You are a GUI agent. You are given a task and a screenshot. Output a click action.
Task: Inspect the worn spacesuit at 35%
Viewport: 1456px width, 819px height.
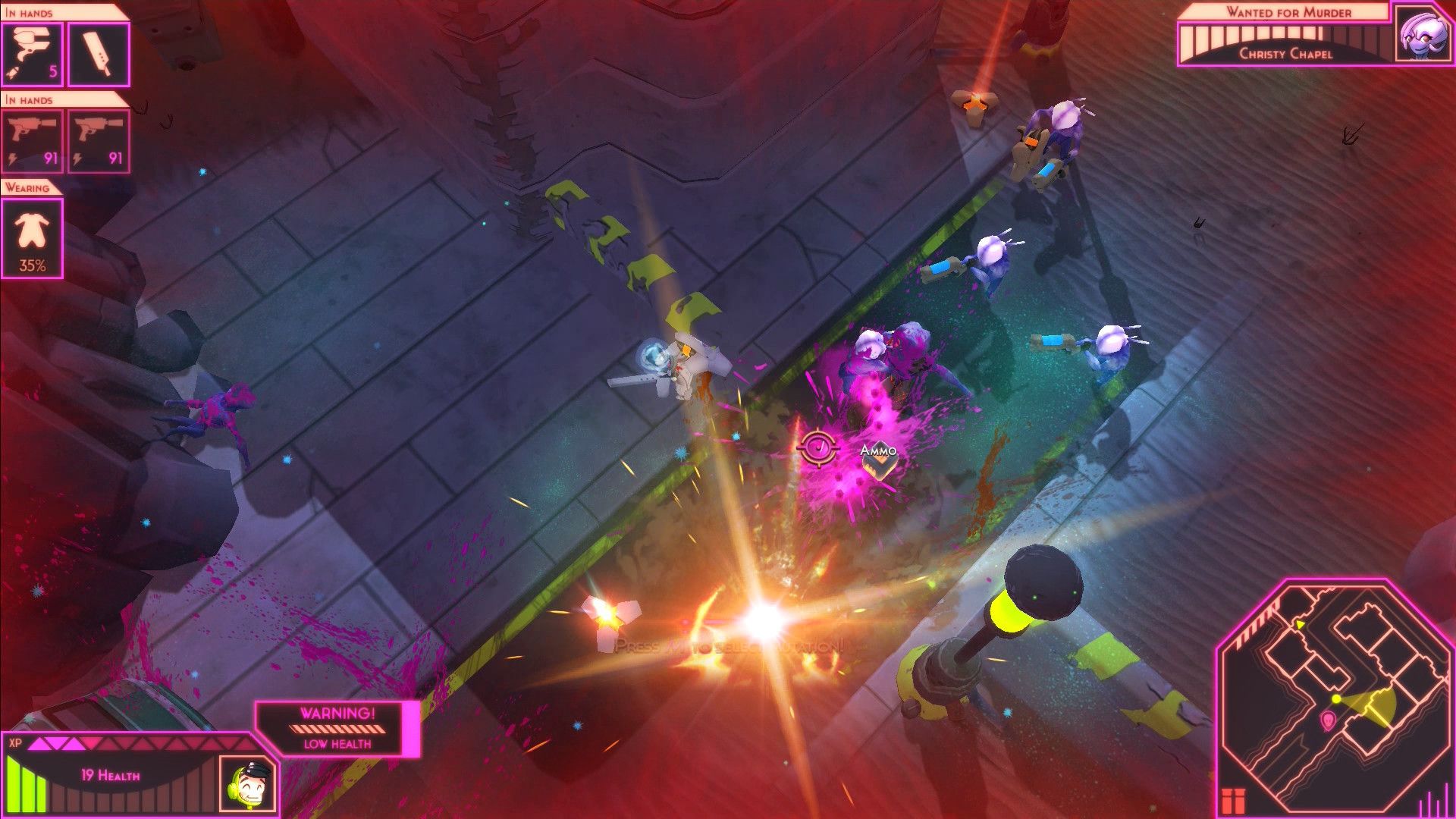point(30,235)
